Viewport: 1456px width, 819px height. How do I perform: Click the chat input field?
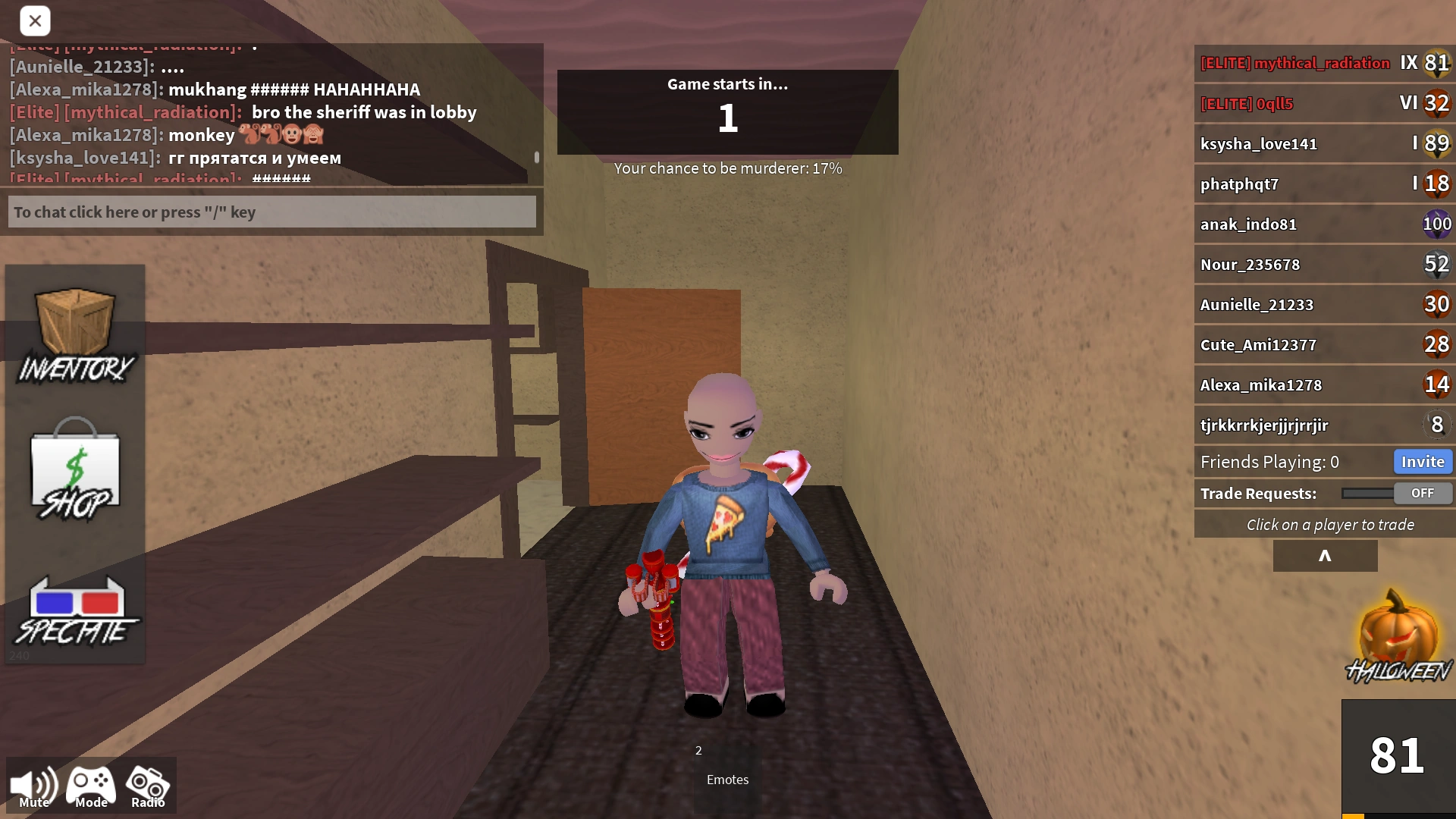tap(271, 212)
